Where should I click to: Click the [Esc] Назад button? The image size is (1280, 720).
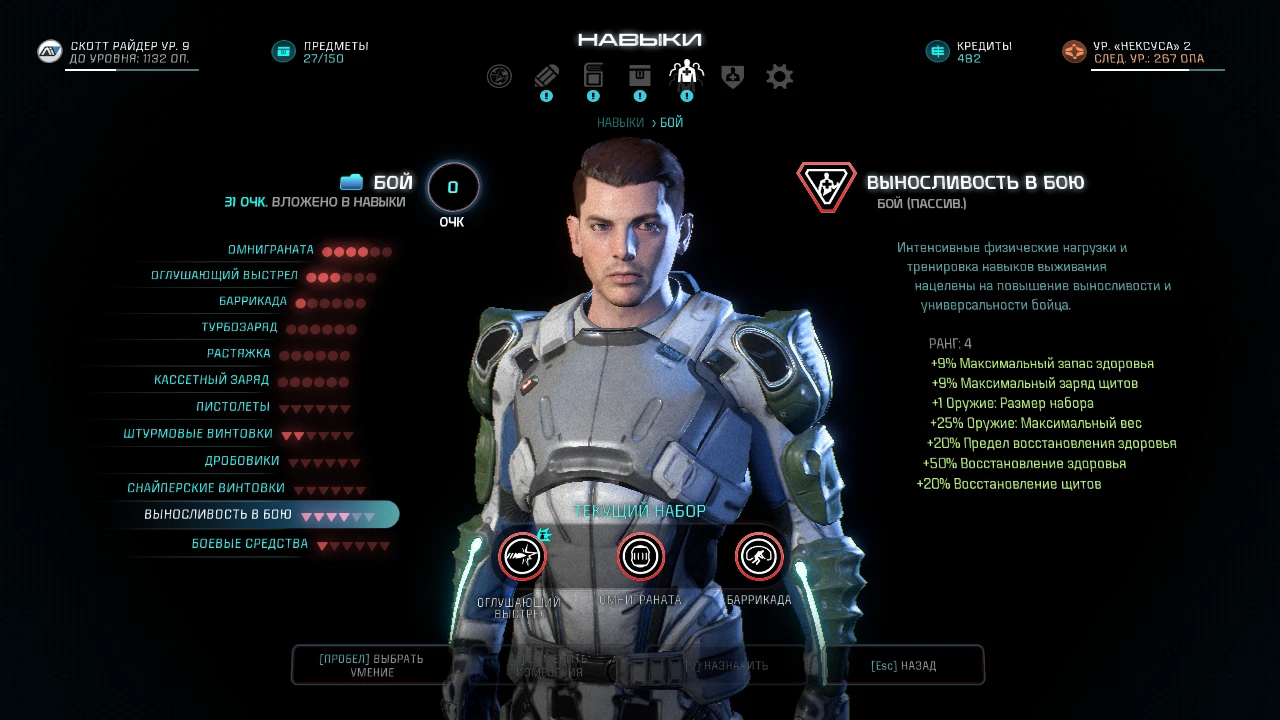tap(903, 664)
